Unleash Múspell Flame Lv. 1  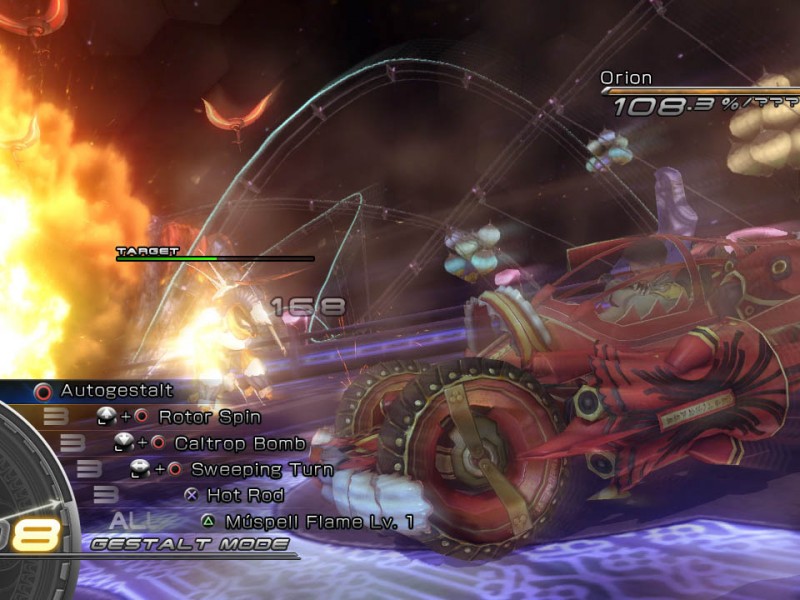[x=319, y=521]
